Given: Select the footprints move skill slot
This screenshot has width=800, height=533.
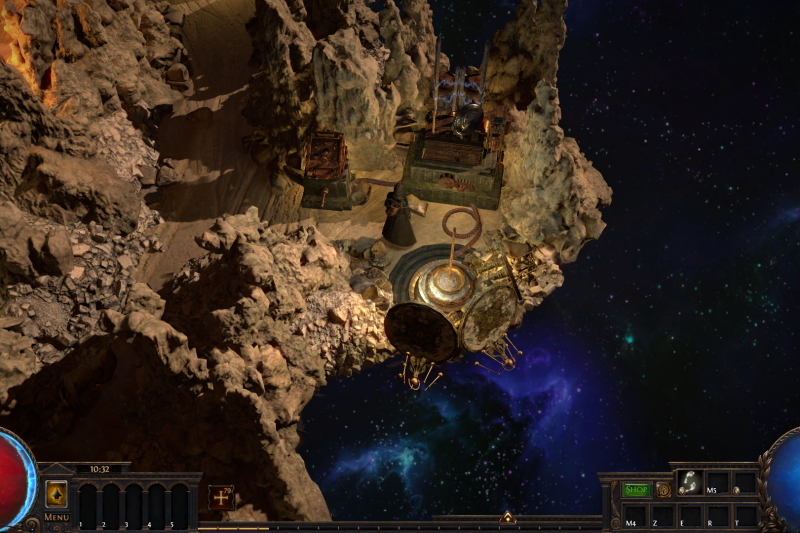Looking at the screenshot, I should (690, 483).
